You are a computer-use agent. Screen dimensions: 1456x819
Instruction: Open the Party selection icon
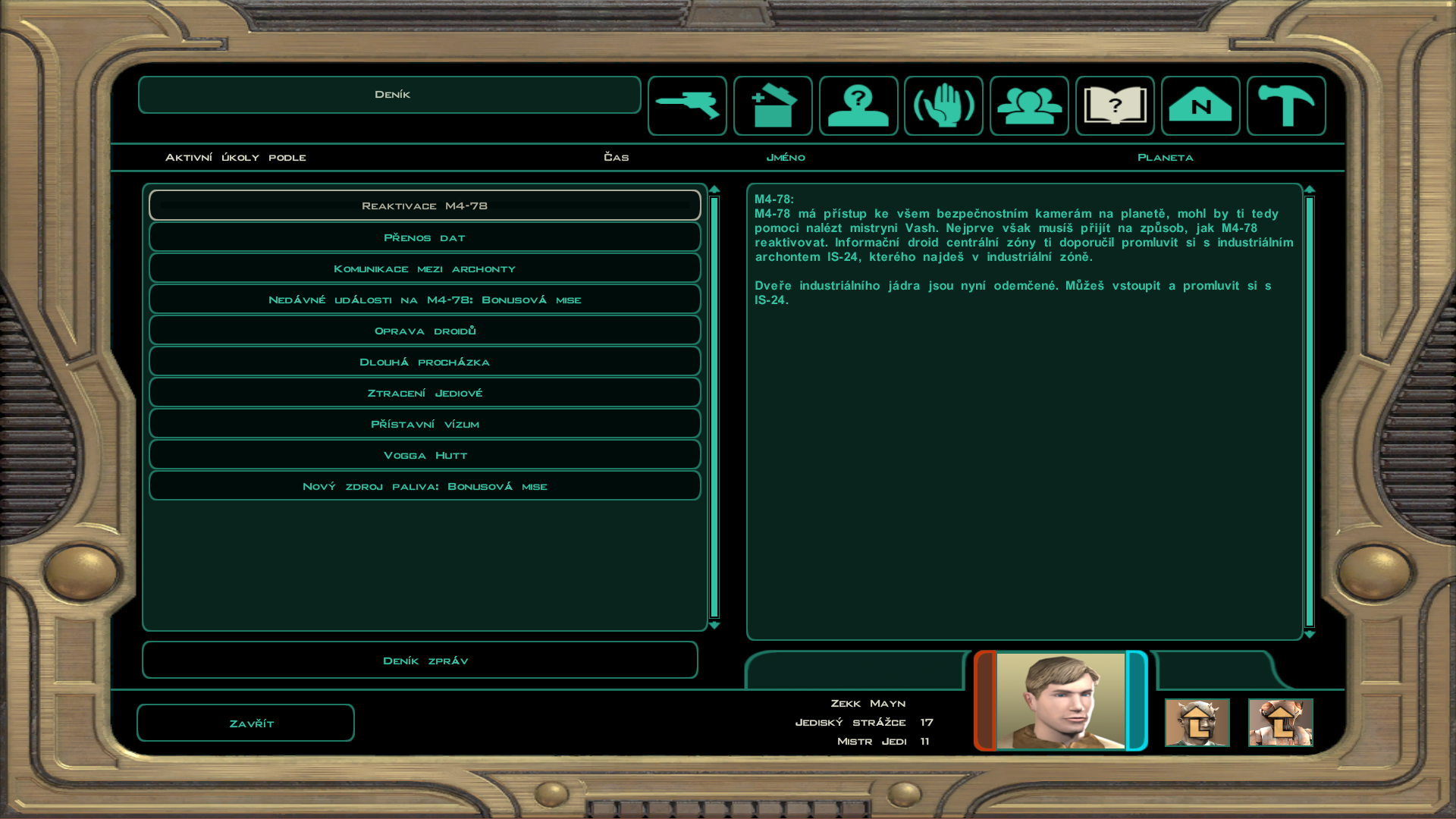(1029, 105)
